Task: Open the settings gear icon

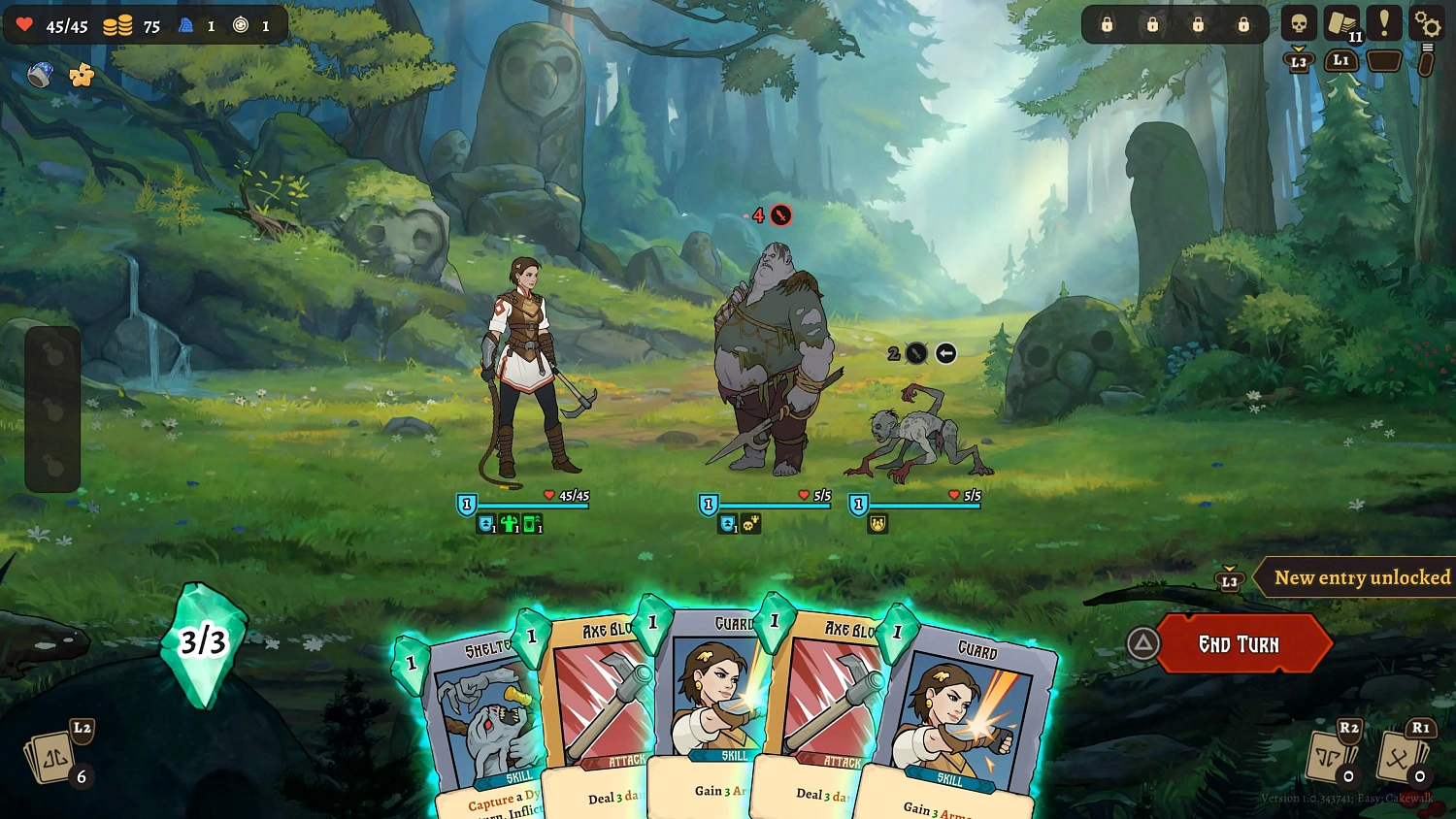Action: pyautogui.click(x=1426, y=23)
